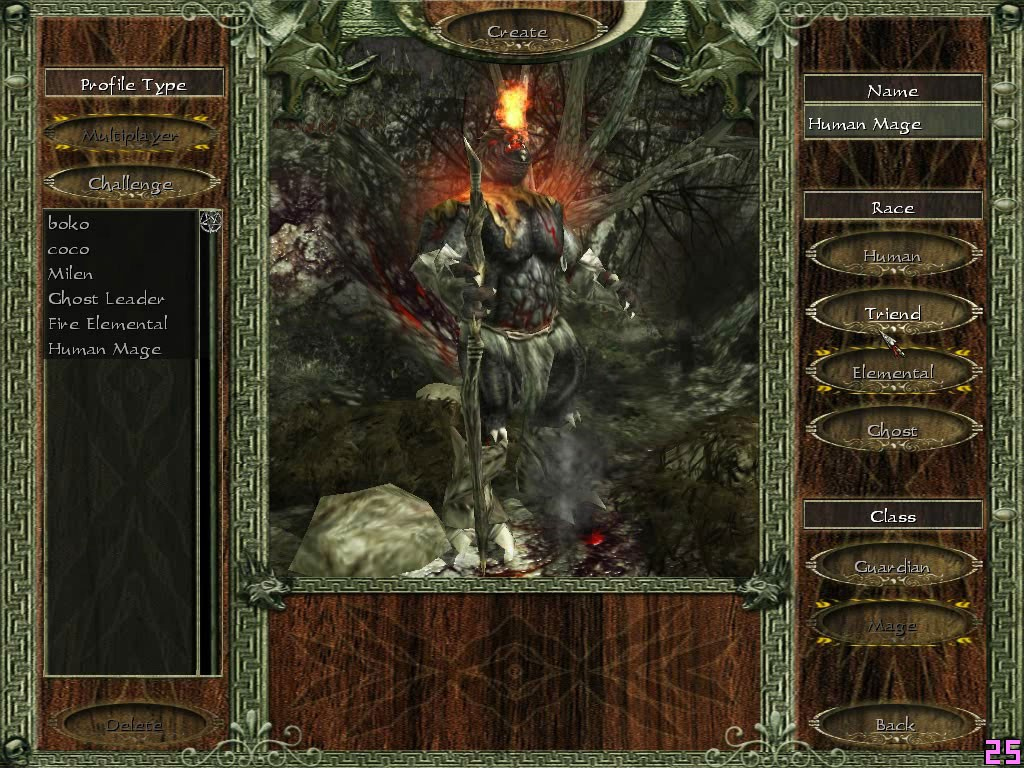Select the Milen profile row

point(71,273)
